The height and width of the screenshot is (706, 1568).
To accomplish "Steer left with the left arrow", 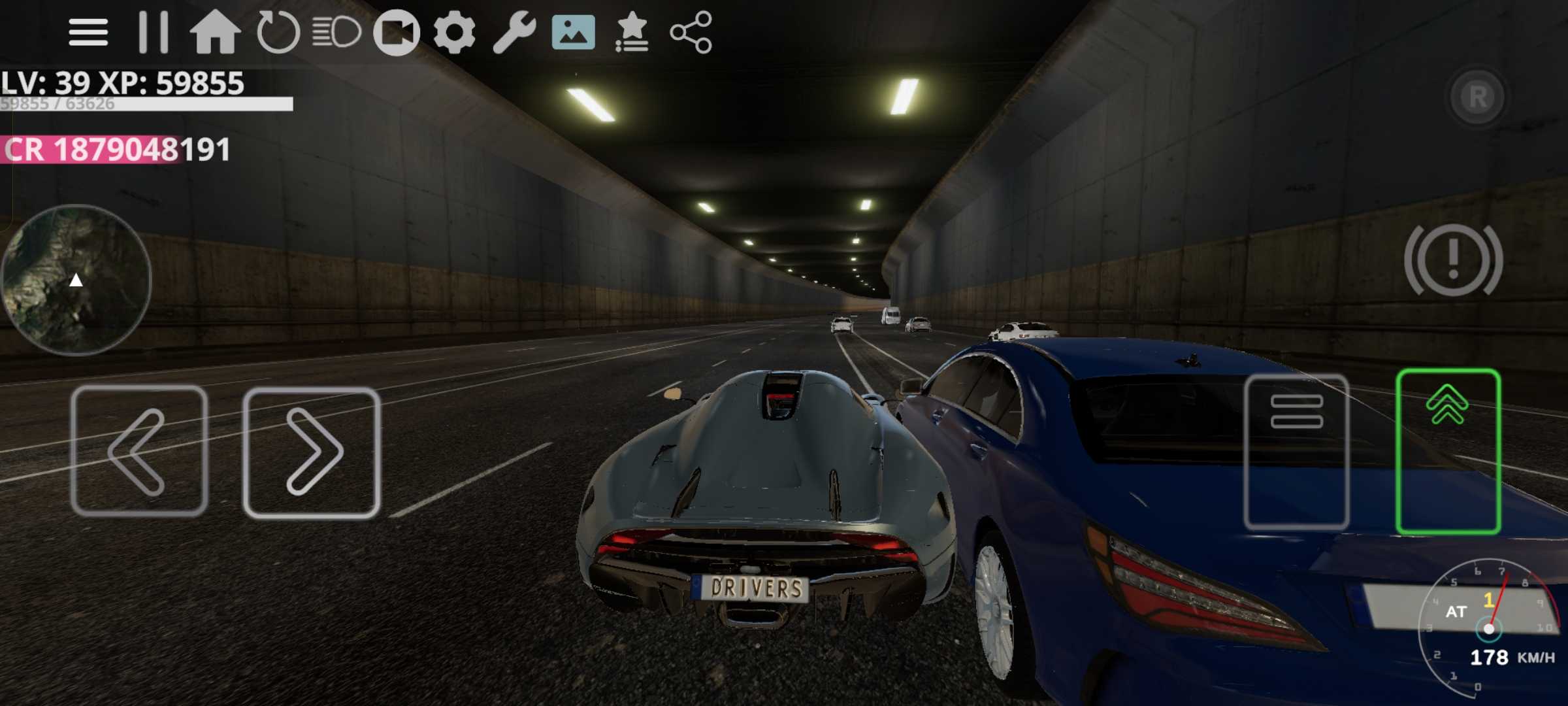I will (139, 451).
